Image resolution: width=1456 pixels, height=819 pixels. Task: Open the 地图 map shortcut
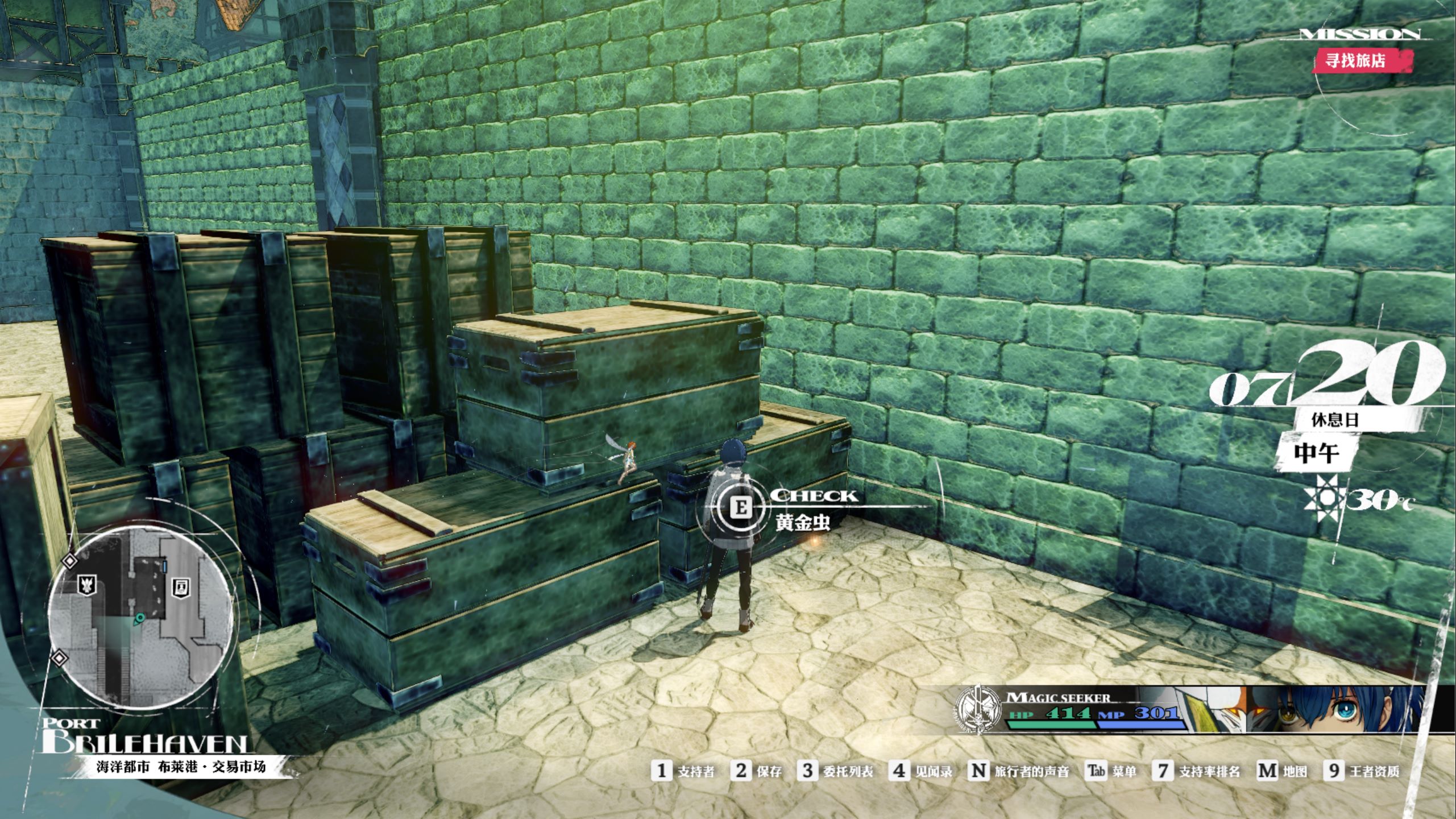coord(1283,771)
